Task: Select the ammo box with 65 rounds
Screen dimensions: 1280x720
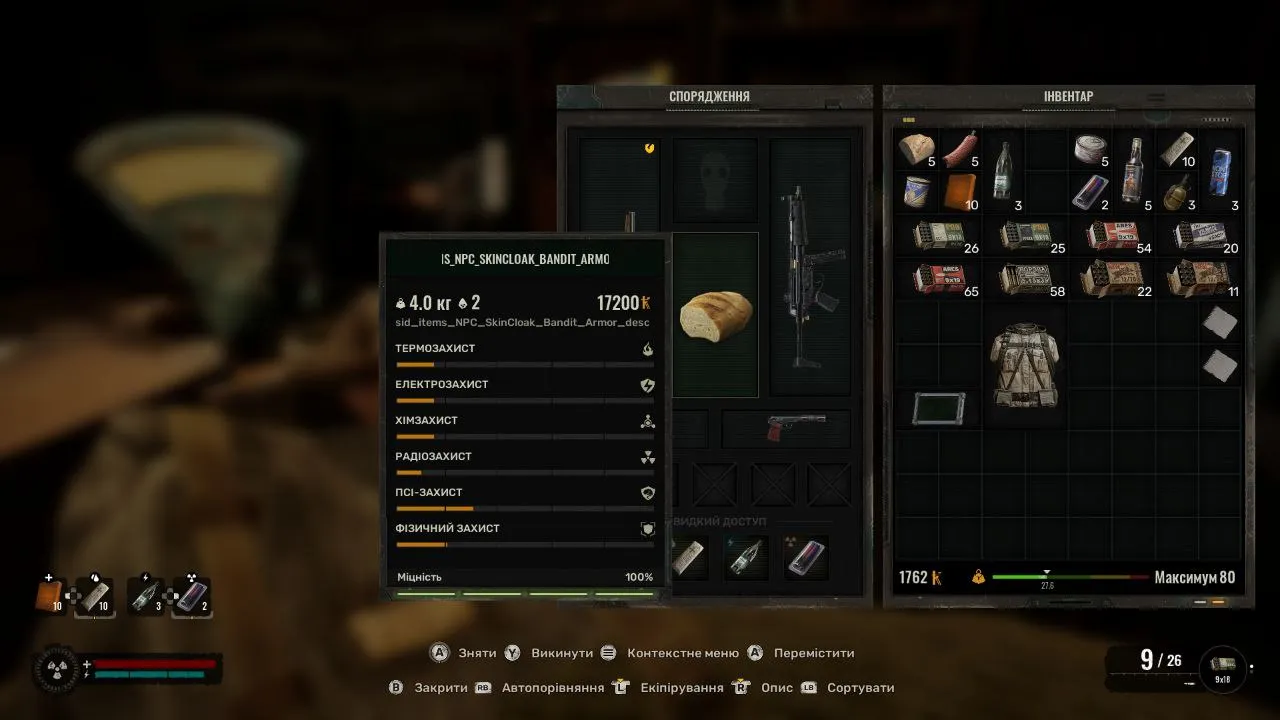Action: (x=940, y=277)
